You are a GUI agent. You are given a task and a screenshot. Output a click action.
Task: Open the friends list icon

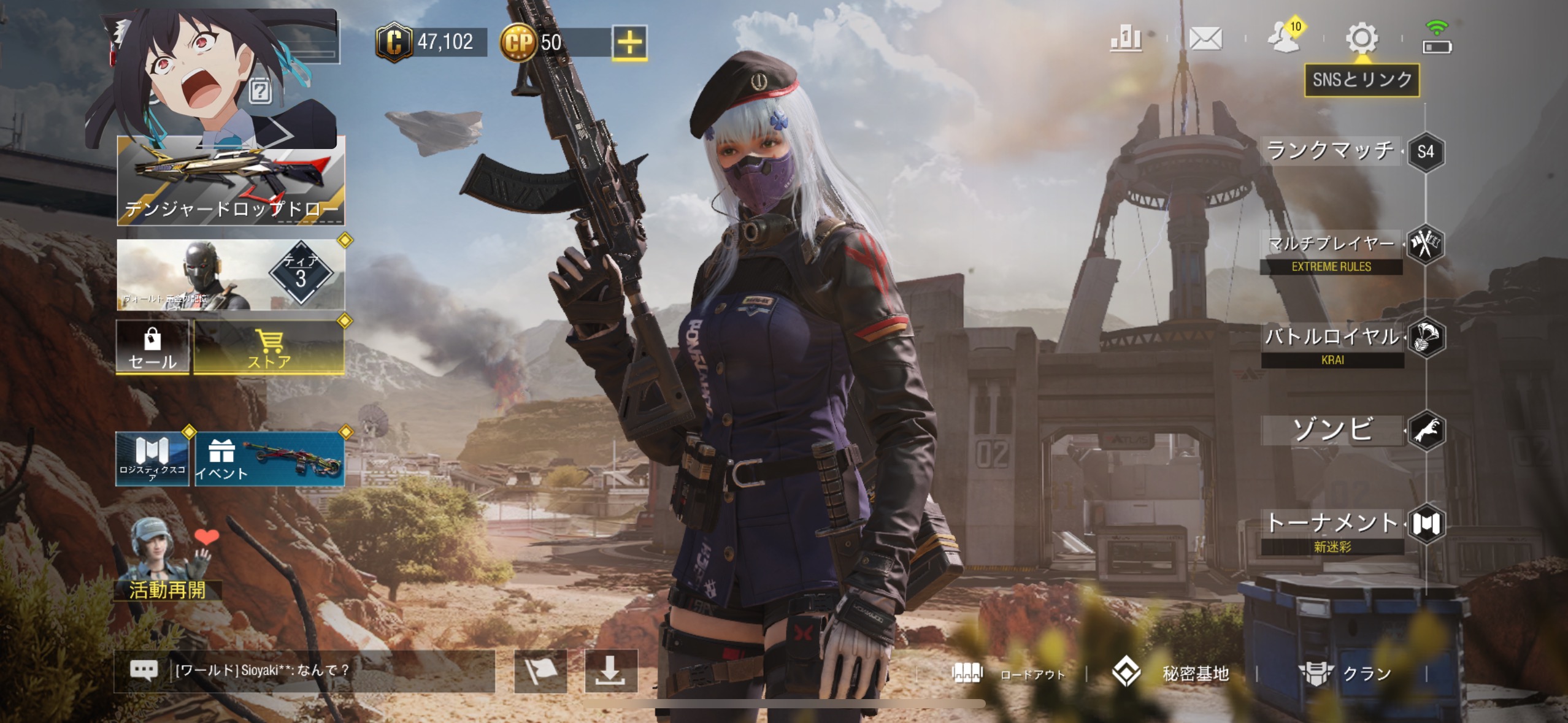click(1284, 39)
